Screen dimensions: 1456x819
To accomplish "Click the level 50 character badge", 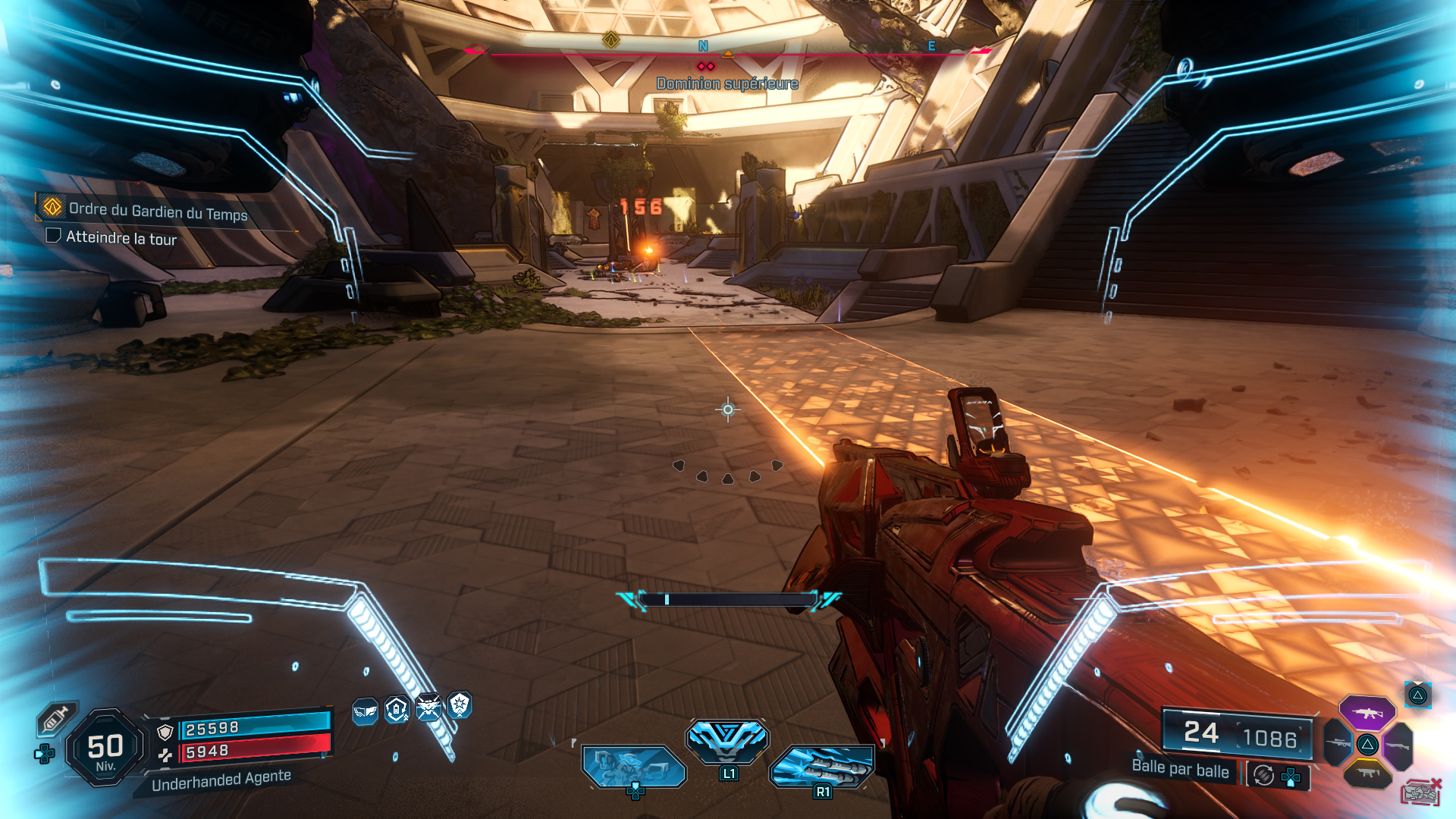I will [x=105, y=747].
